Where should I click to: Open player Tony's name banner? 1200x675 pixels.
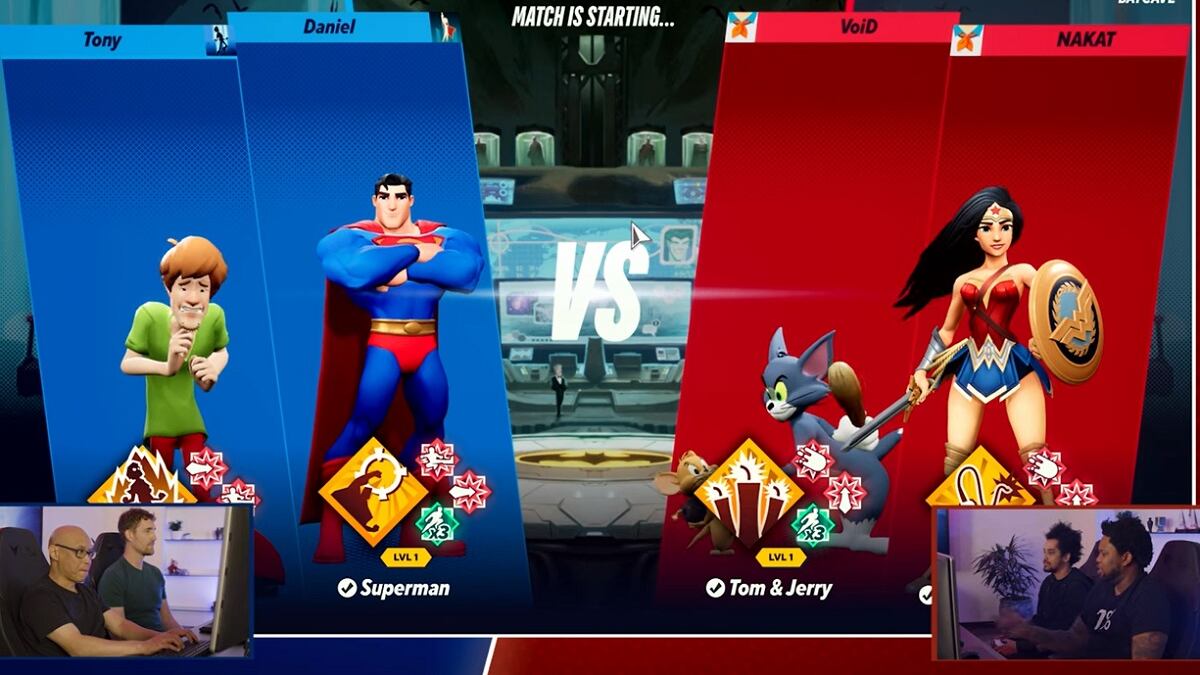point(103,41)
